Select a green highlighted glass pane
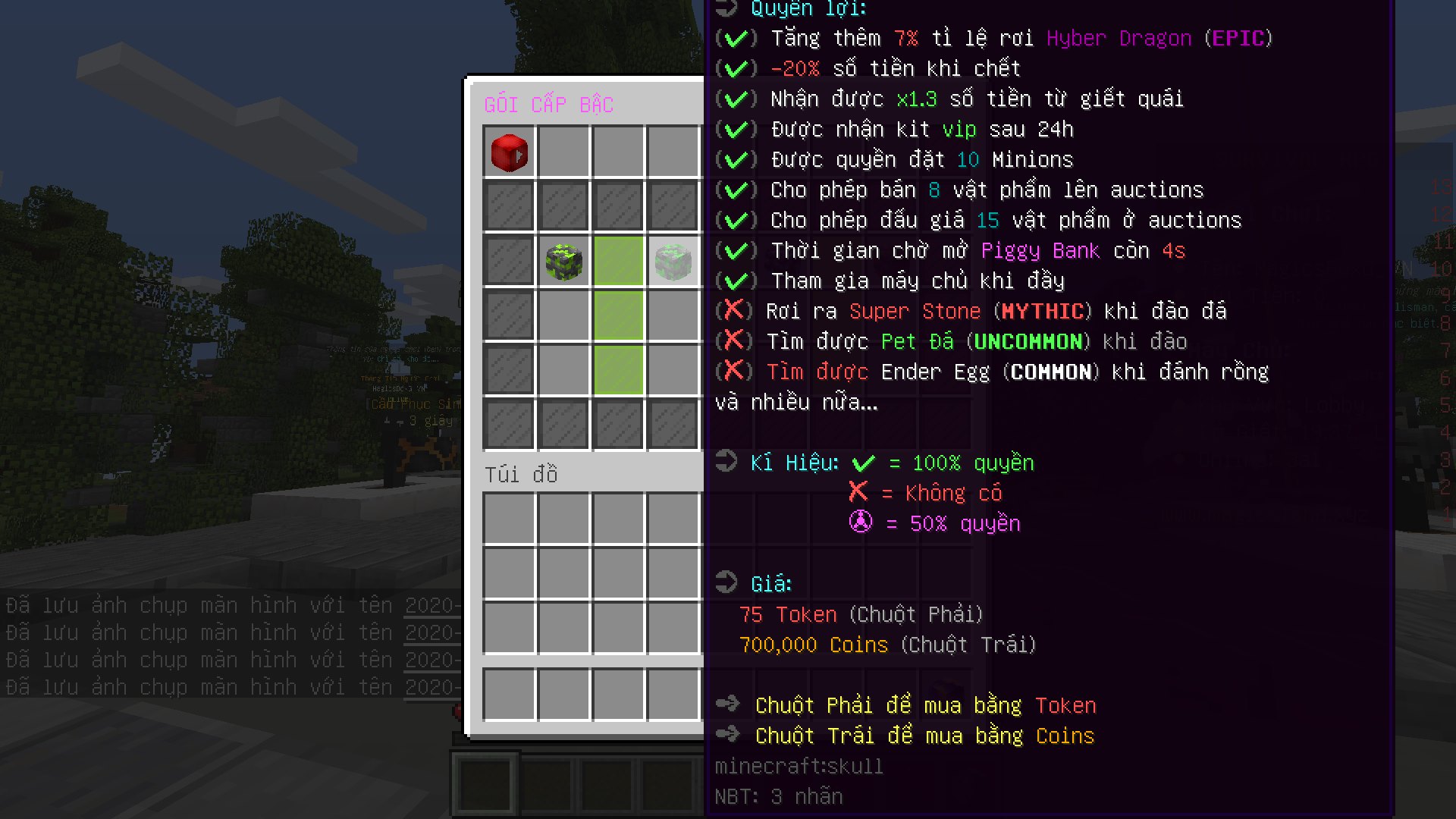 (618, 316)
